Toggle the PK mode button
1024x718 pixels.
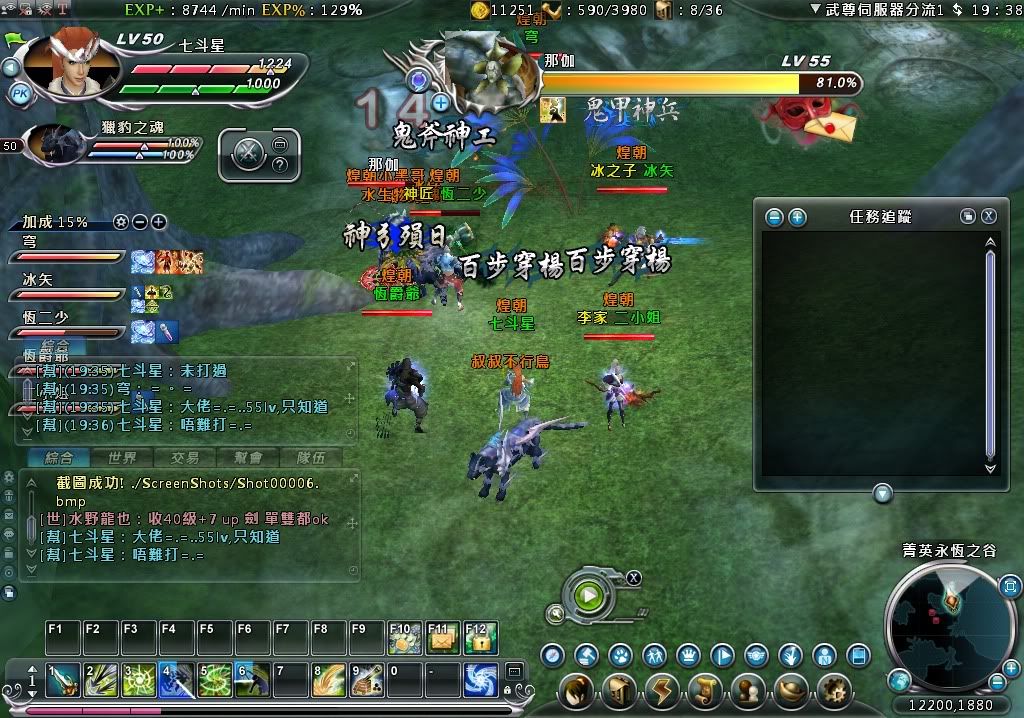pyautogui.click(x=20, y=94)
